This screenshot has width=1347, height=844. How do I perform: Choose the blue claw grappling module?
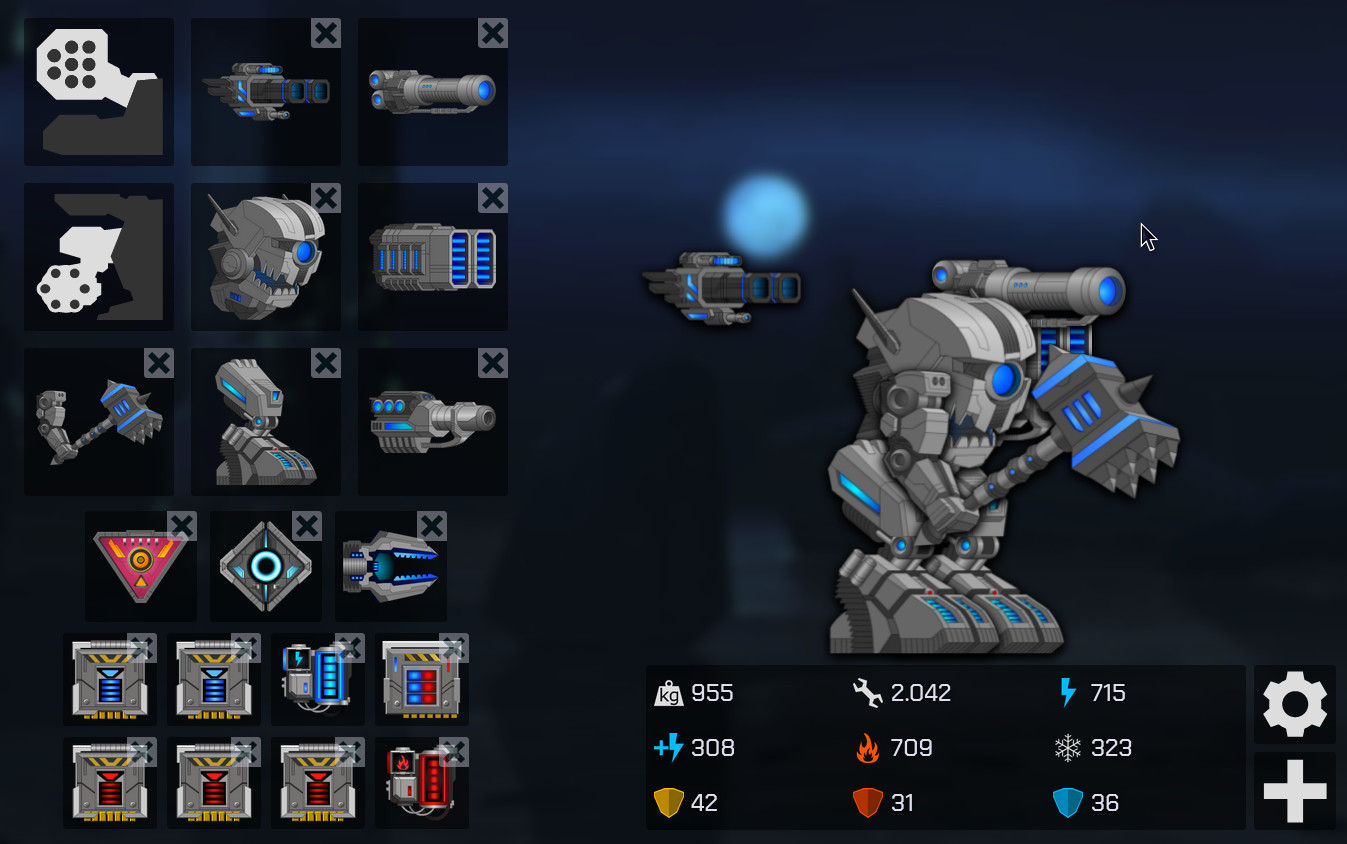[390, 567]
